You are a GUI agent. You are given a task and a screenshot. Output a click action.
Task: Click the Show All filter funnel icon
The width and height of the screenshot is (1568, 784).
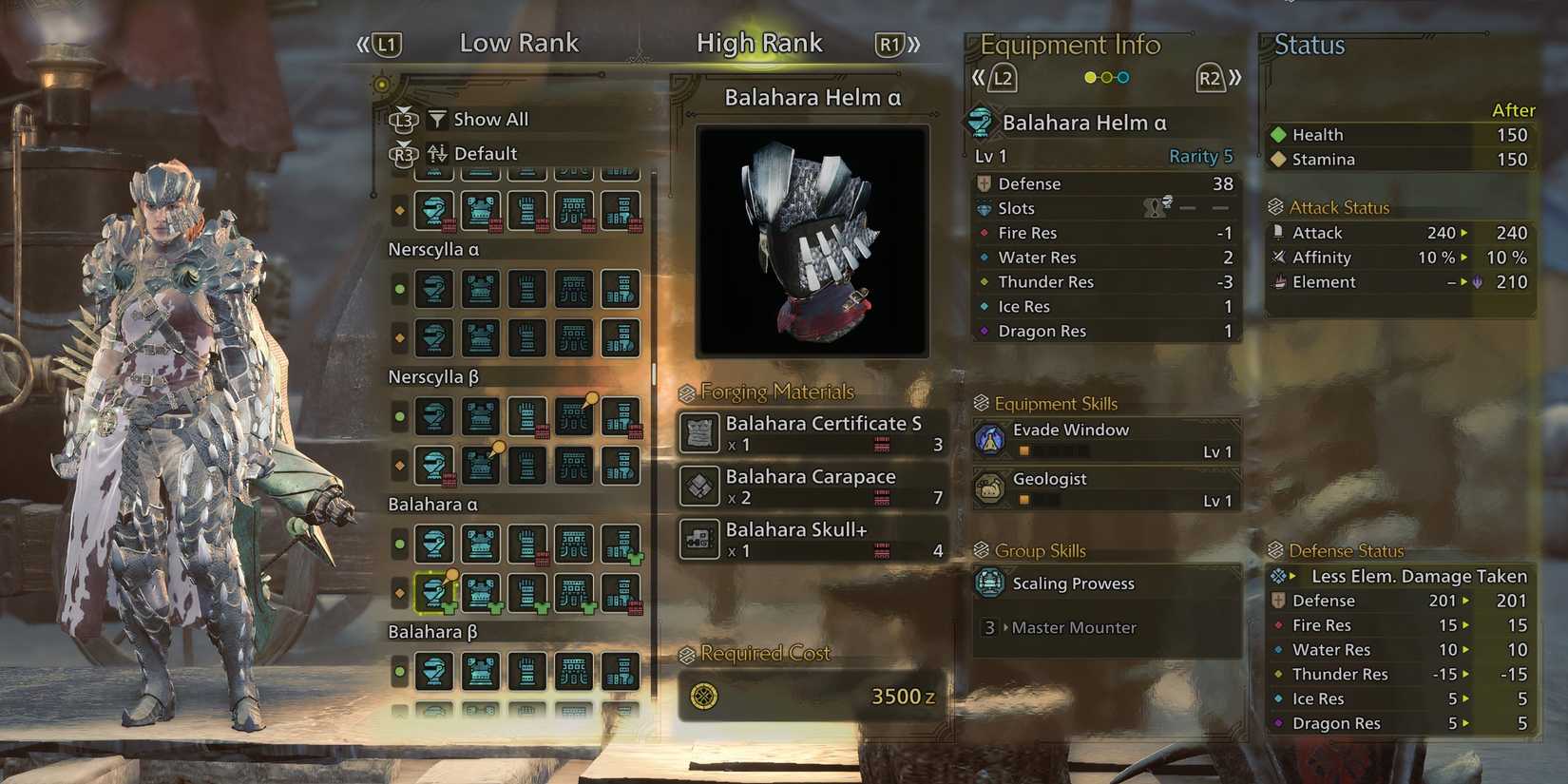point(437,119)
